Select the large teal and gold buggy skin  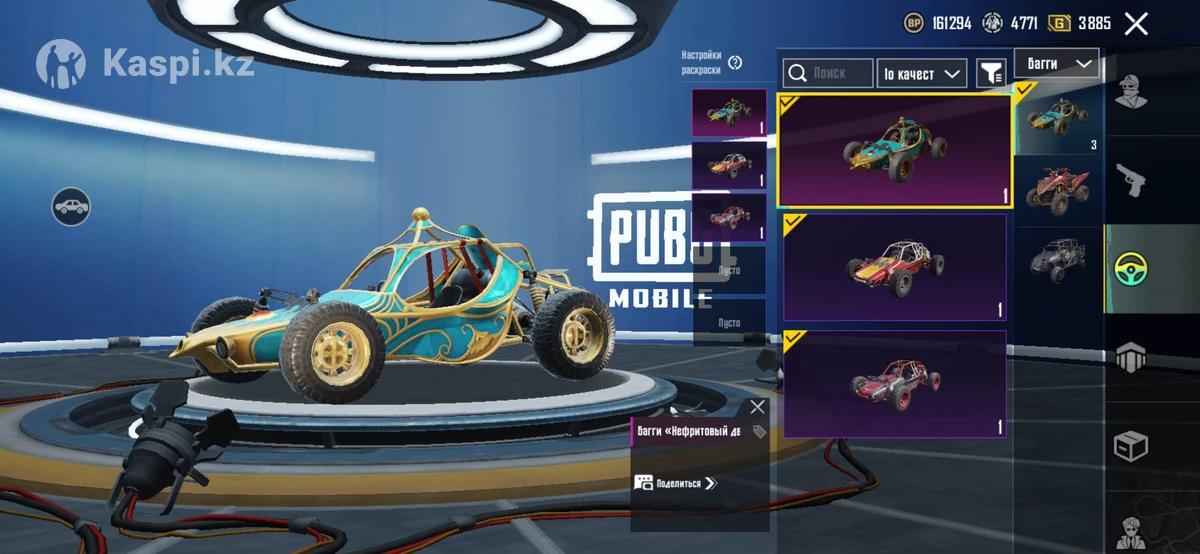[x=895, y=151]
